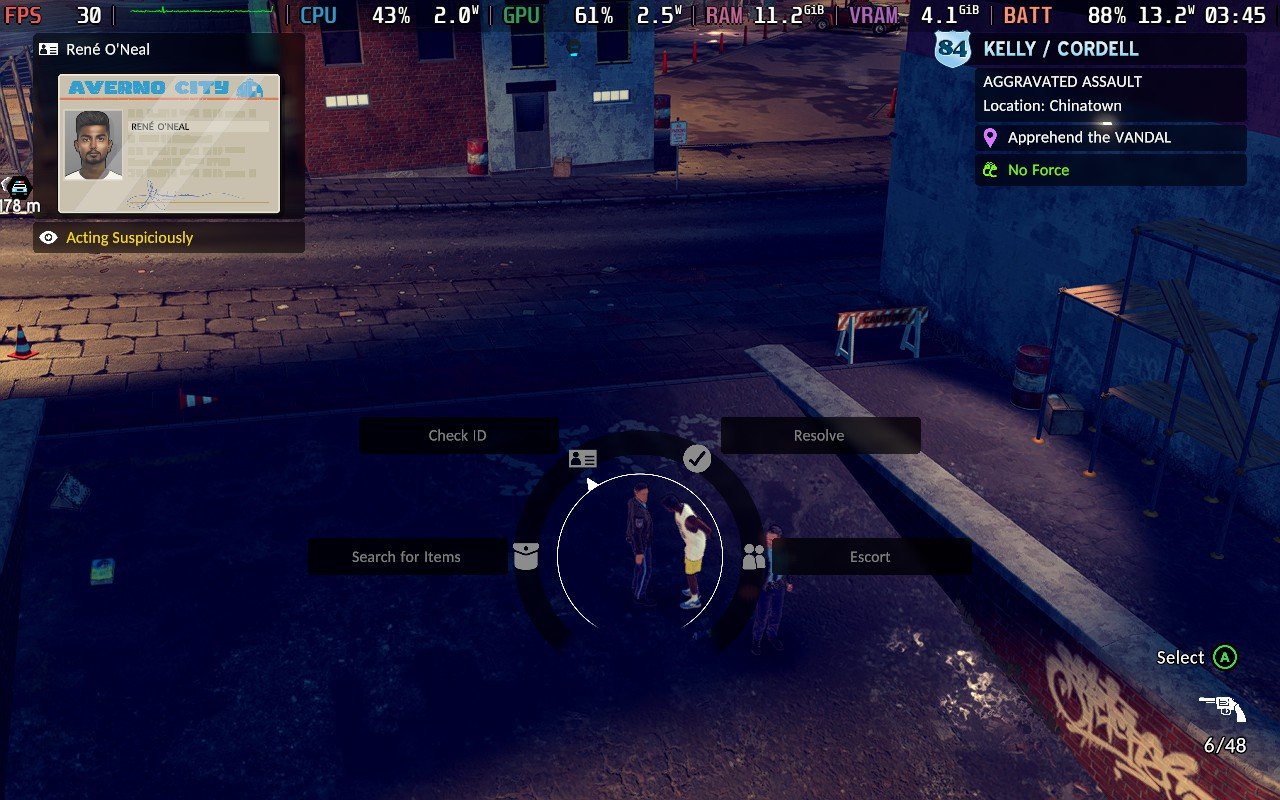Click the ID card icon on wheel
Viewport: 1280px width, 800px height.
coord(582,459)
